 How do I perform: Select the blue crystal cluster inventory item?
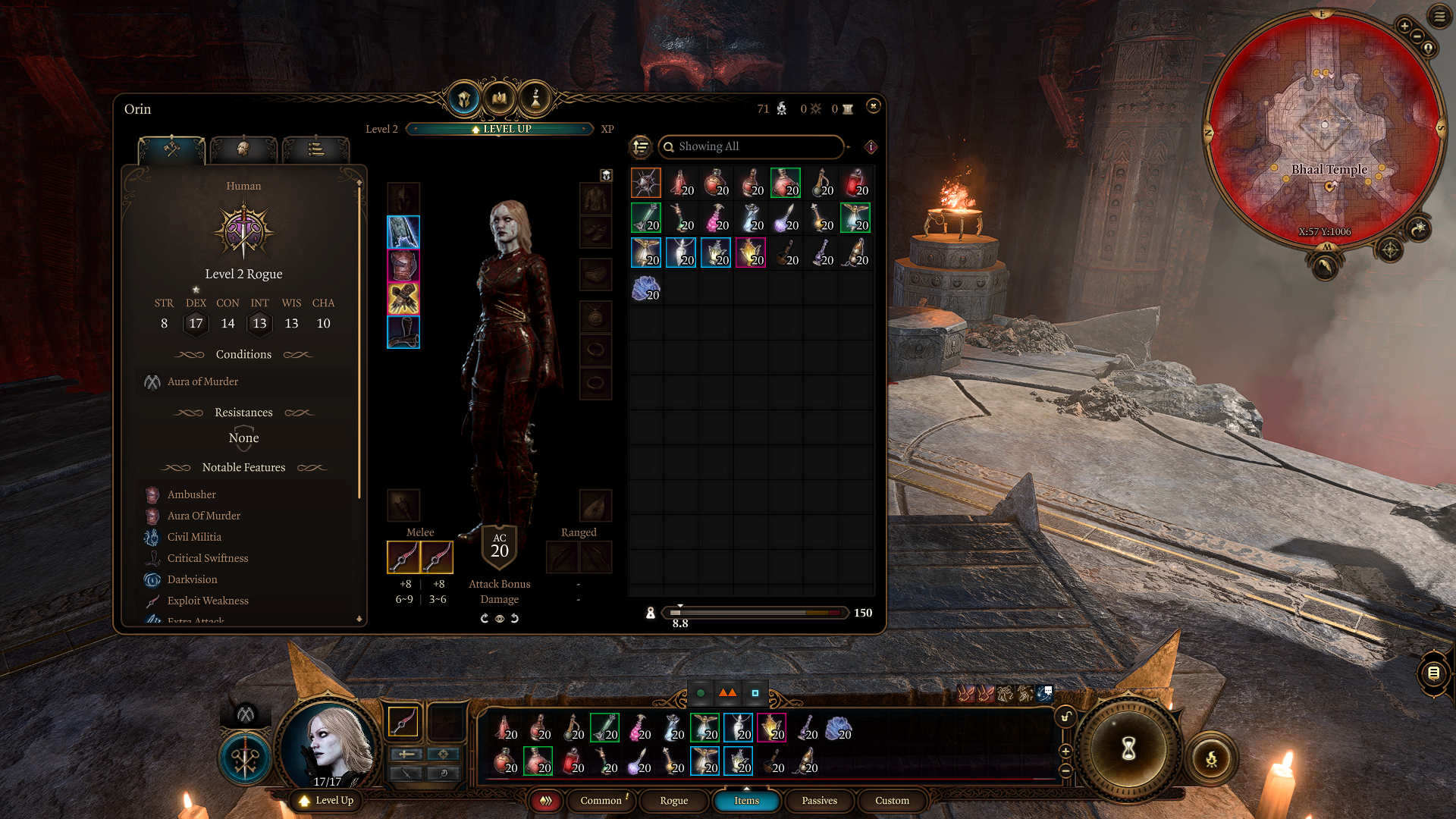point(645,288)
